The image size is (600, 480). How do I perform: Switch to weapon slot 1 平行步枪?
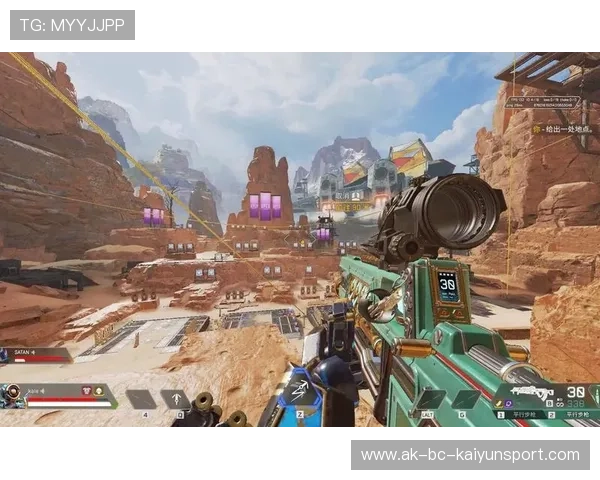coord(519,413)
